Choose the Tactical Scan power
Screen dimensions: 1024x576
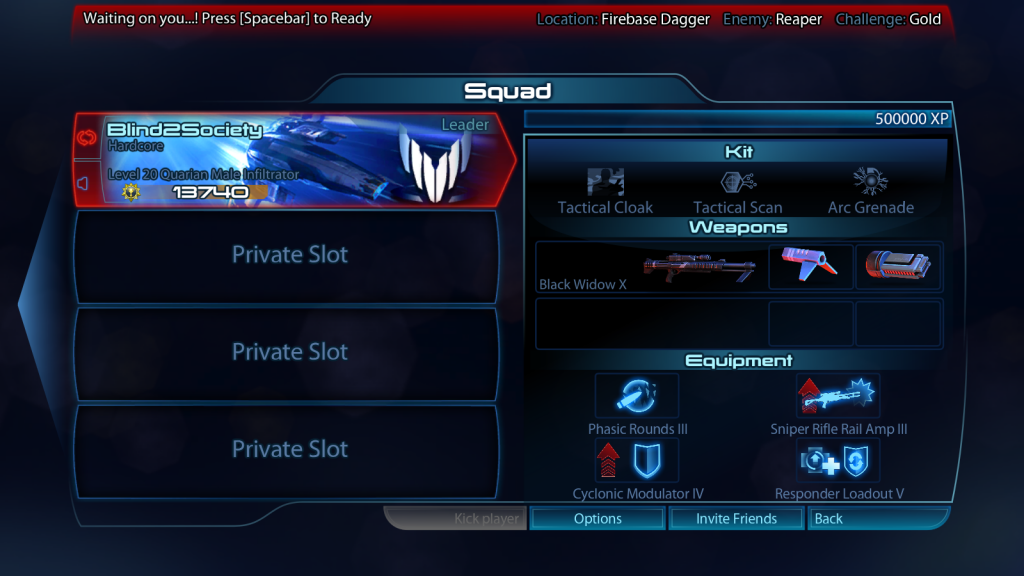[738, 190]
